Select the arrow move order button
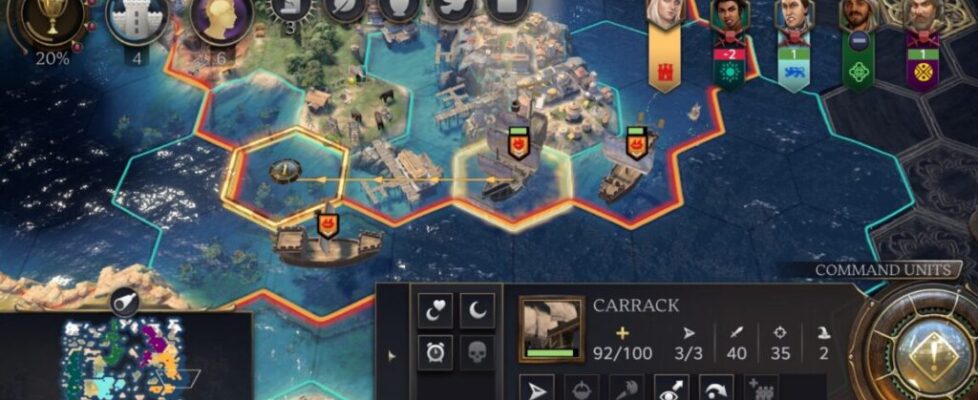 pos(539,388)
